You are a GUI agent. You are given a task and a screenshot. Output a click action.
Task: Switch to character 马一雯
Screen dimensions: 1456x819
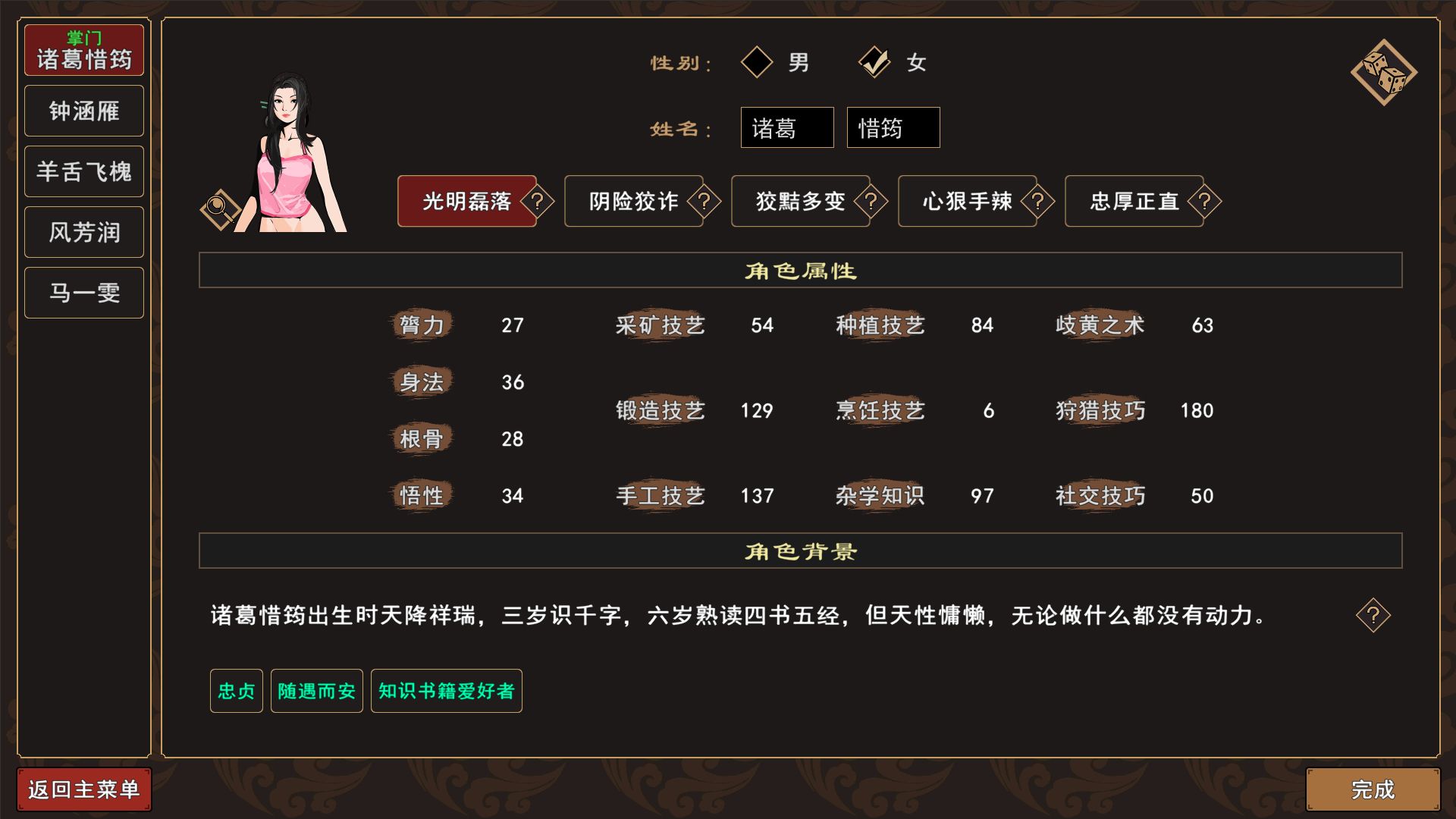(83, 292)
